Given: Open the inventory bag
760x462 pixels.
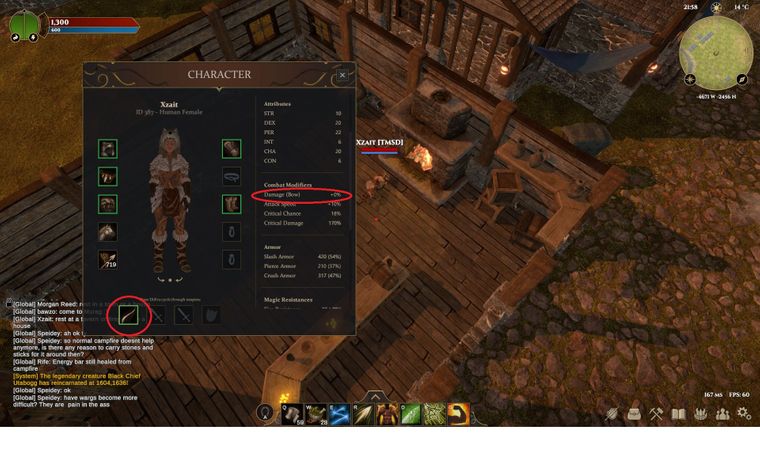Looking at the screenshot, I should pyautogui.click(x=634, y=413).
